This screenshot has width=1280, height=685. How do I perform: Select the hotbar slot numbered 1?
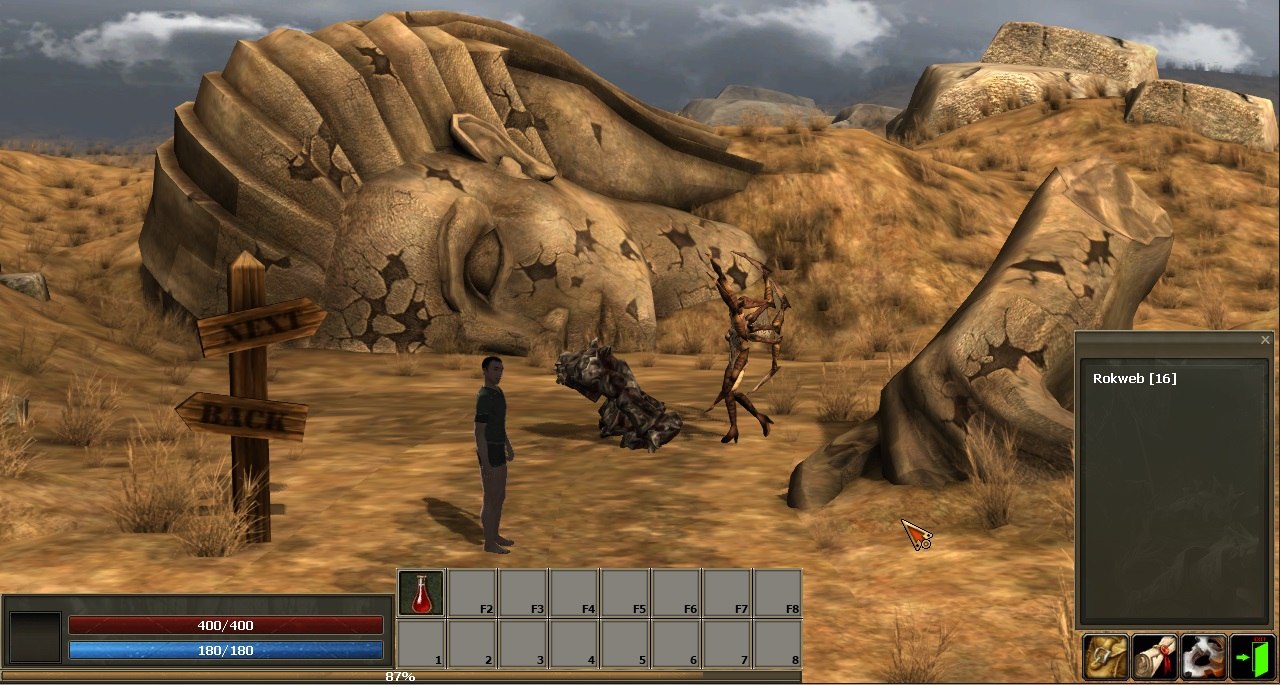[421, 644]
